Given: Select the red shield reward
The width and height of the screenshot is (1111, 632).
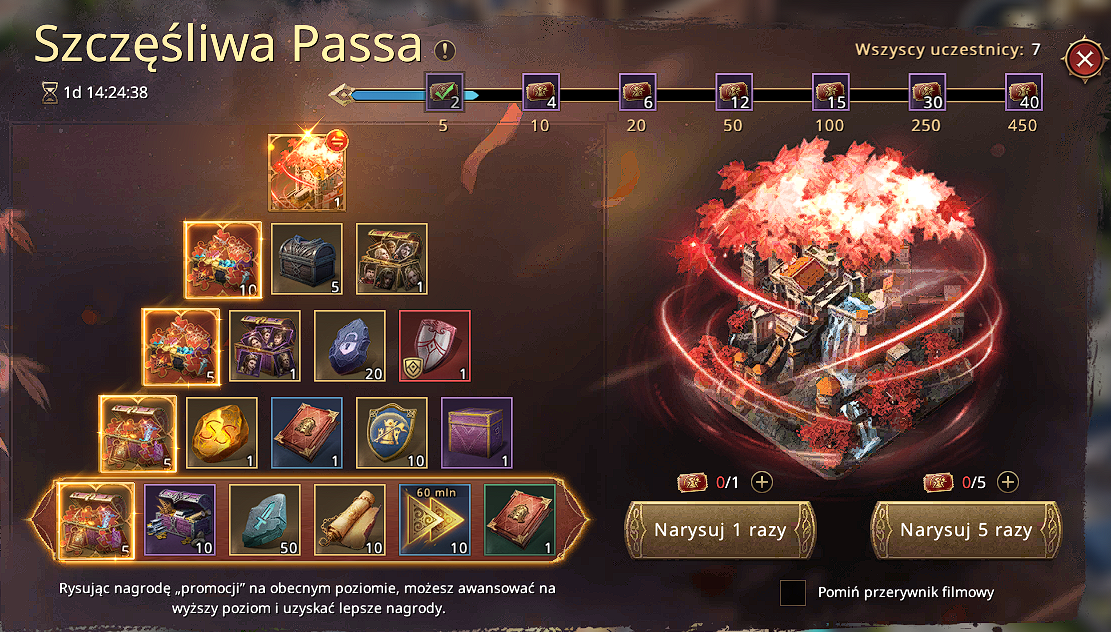Looking at the screenshot, I should point(434,346).
